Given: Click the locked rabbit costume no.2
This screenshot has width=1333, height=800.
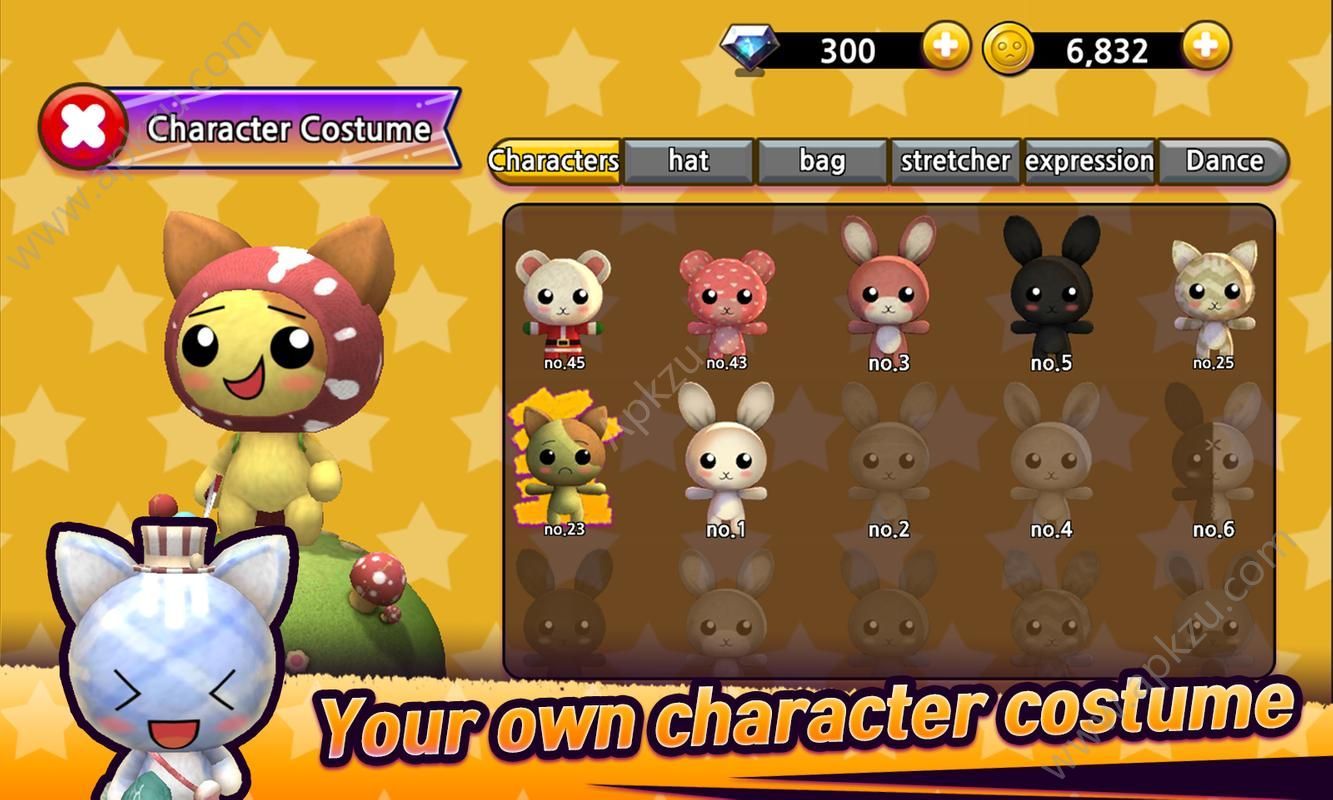Looking at the screenshot, I should [888, 460].
